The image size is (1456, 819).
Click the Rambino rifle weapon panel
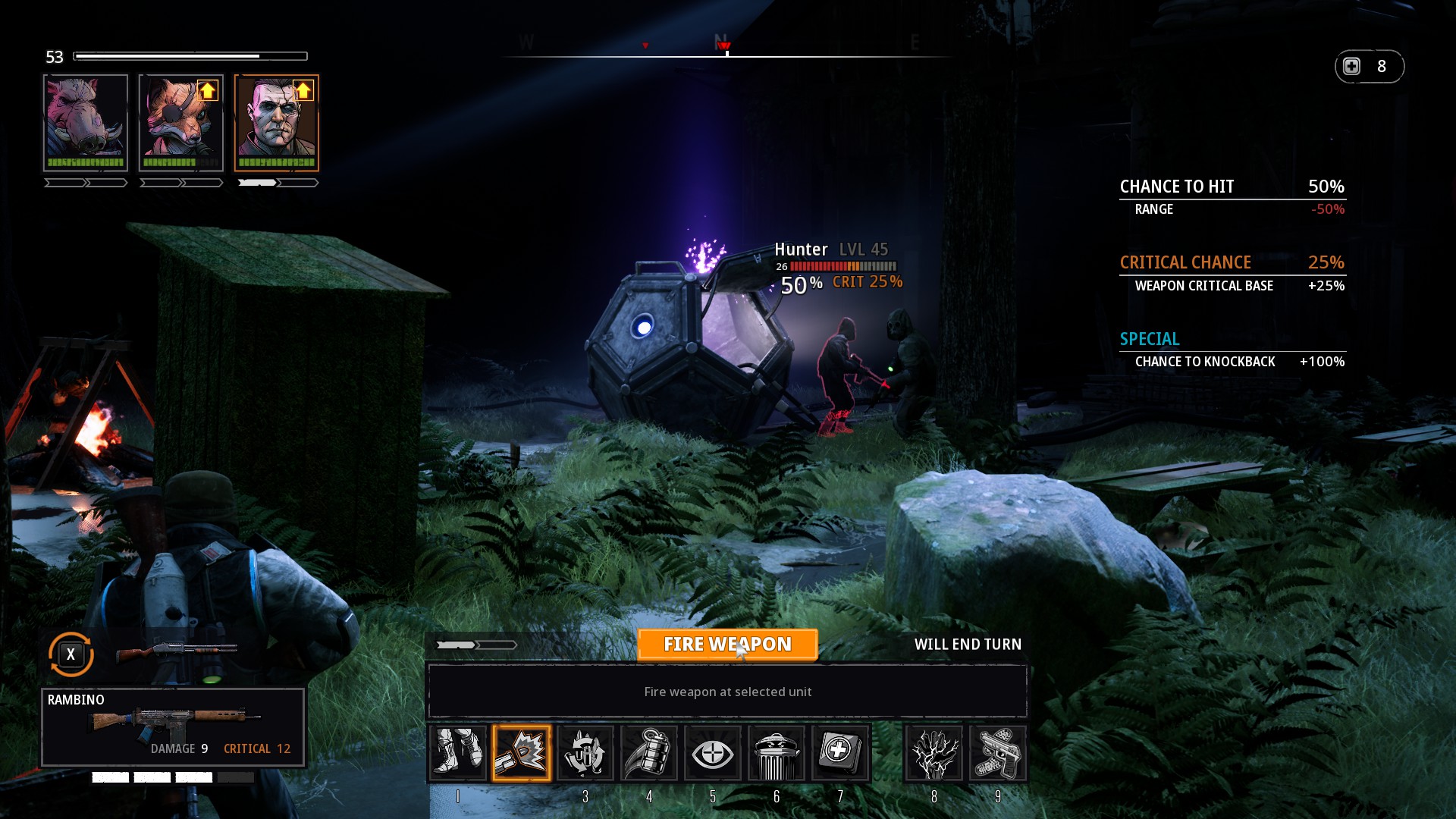click(x=174, y=726)
